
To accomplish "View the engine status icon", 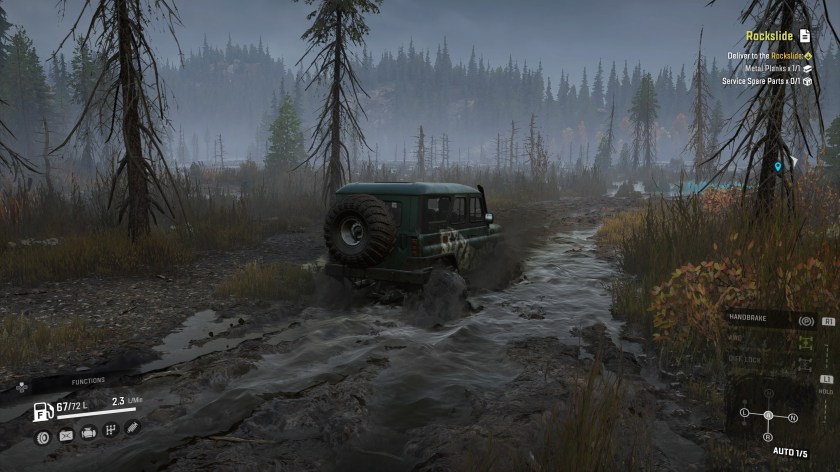I will [88, 433].
